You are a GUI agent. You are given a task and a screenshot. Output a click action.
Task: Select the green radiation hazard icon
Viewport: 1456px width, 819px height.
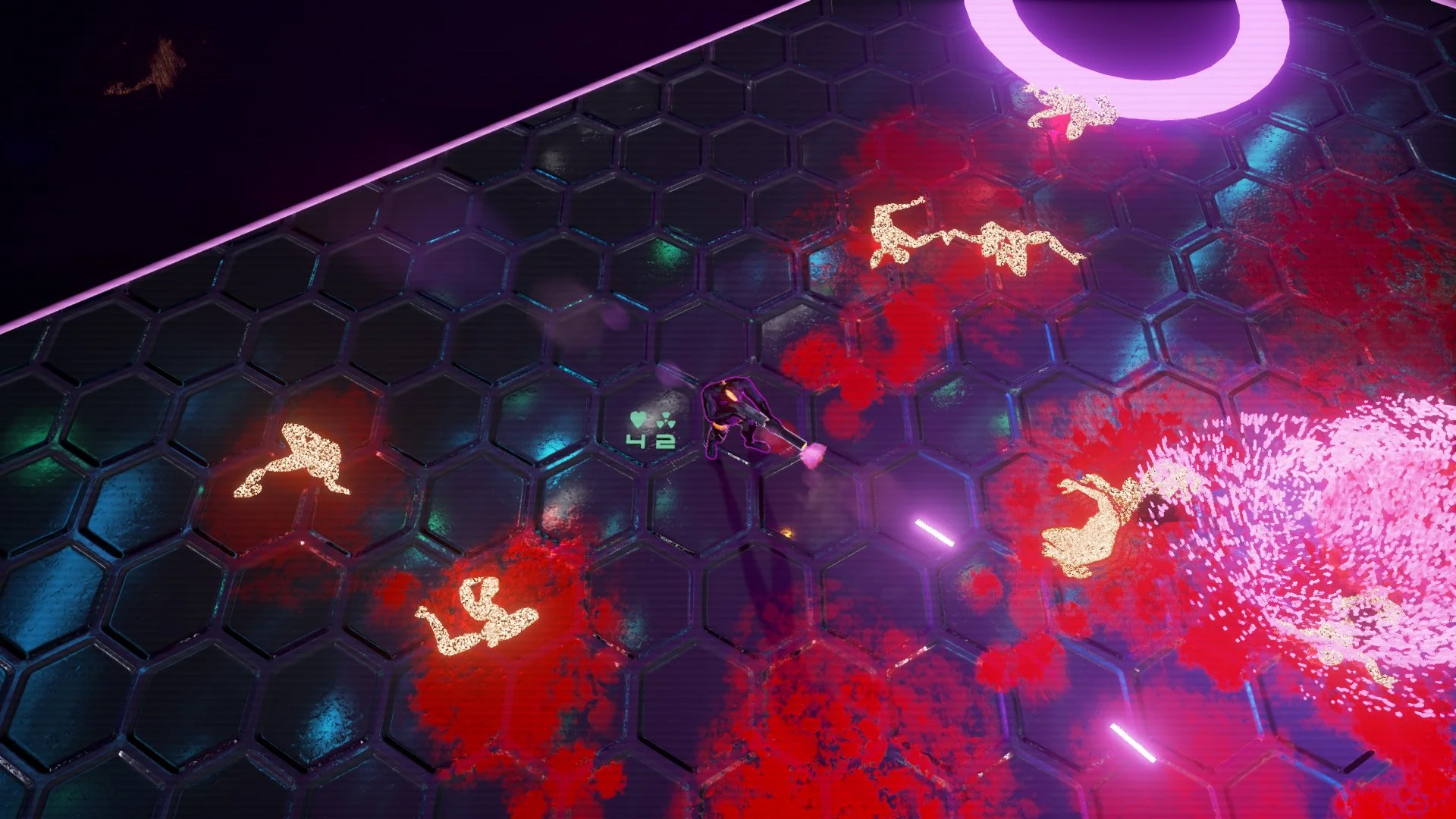pyautogui.click(x=665, y=421)
